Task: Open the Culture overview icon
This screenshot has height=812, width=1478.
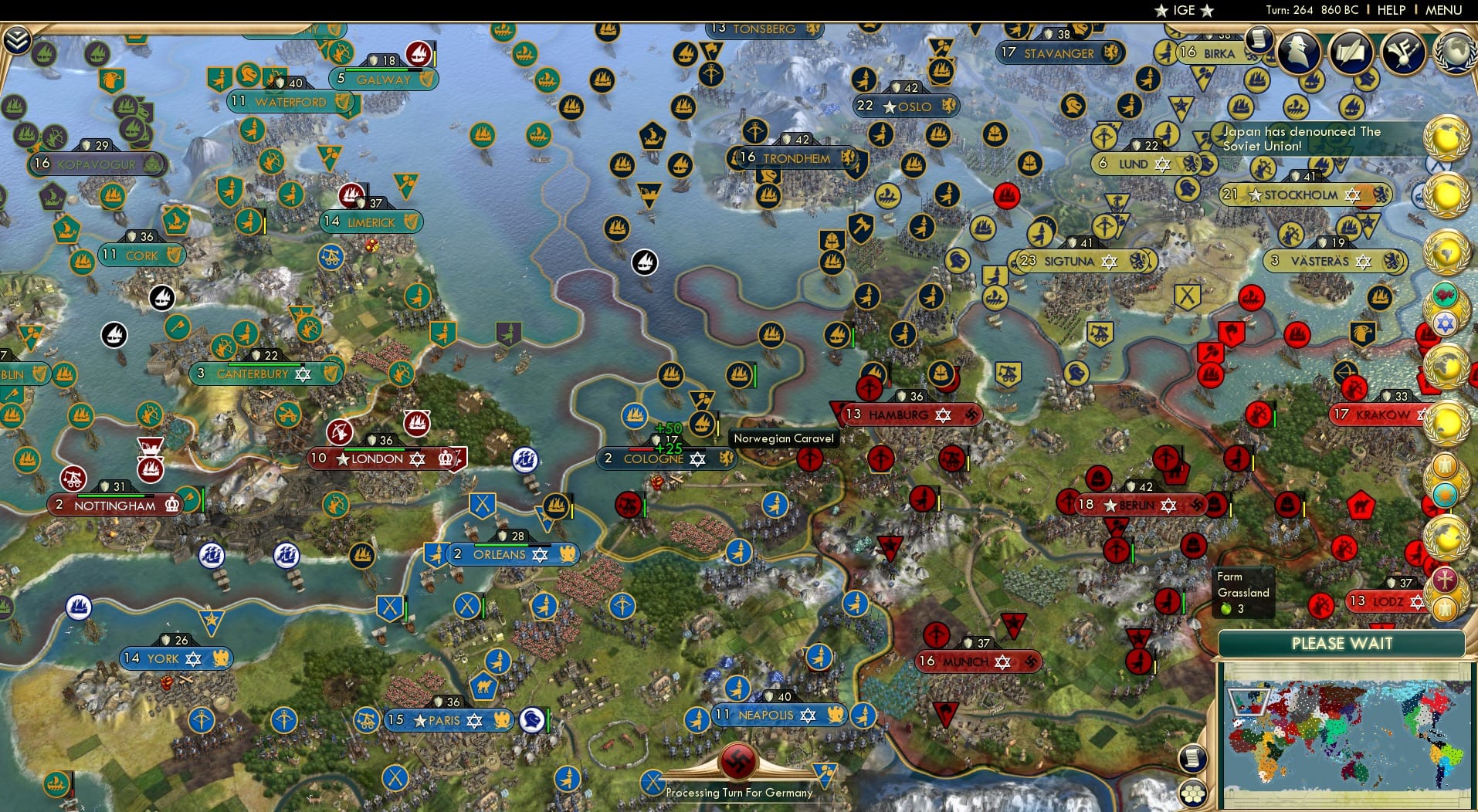Action: [1401, 52]
